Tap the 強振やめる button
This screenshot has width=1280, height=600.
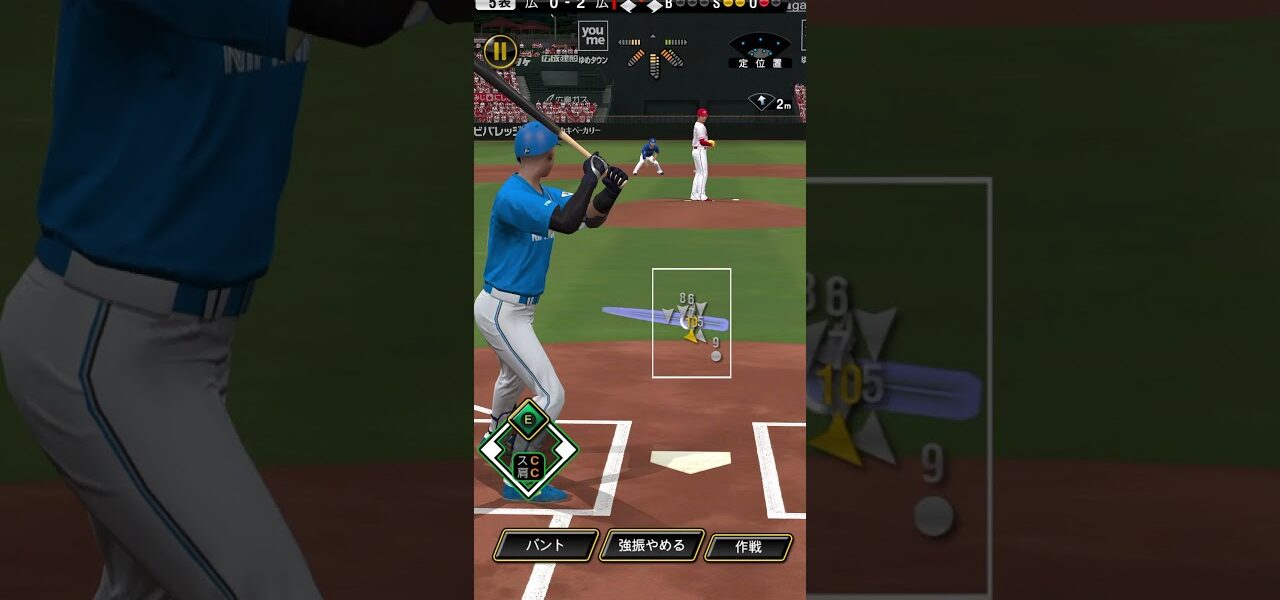pos(652,546)
